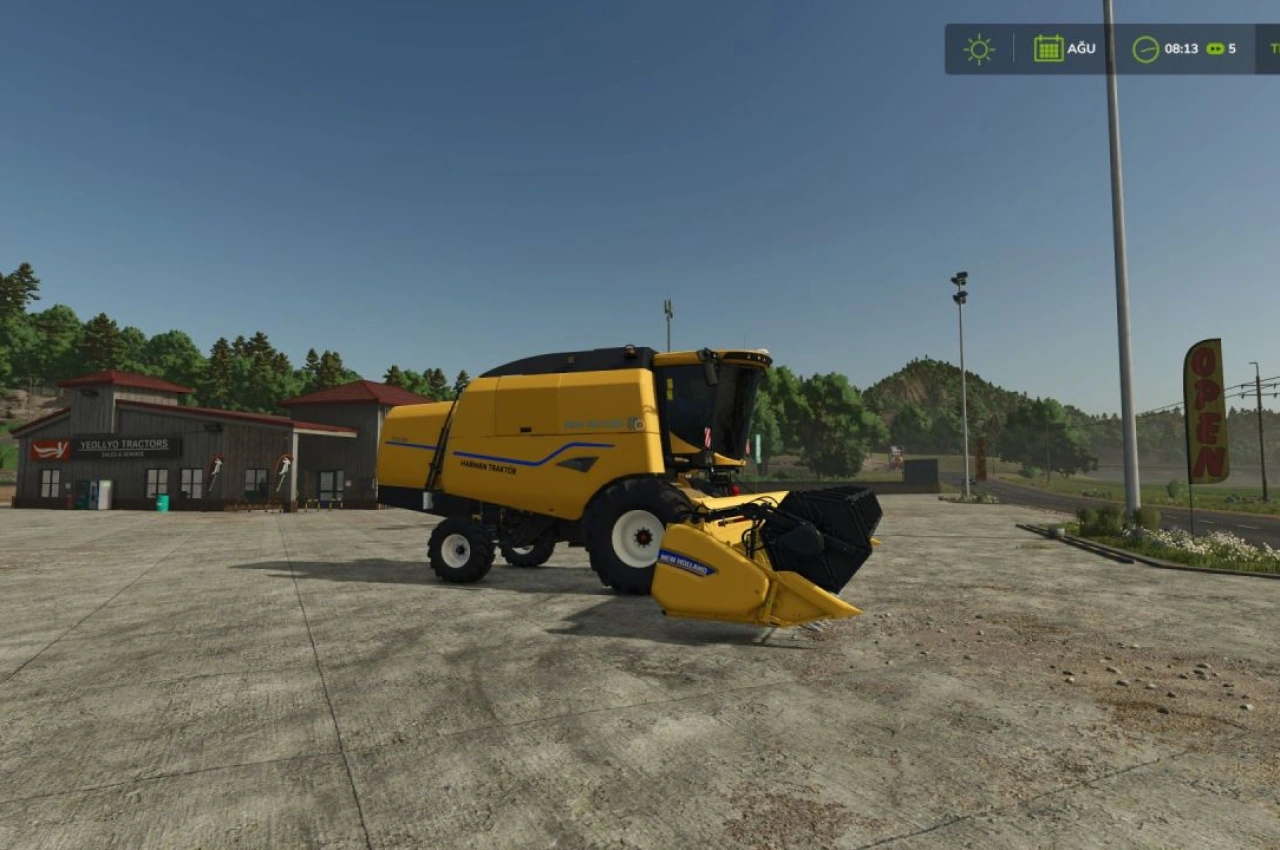Click the weather sun icon in the HUD
Screen dimensions: 1280x850
coord(978,48)
